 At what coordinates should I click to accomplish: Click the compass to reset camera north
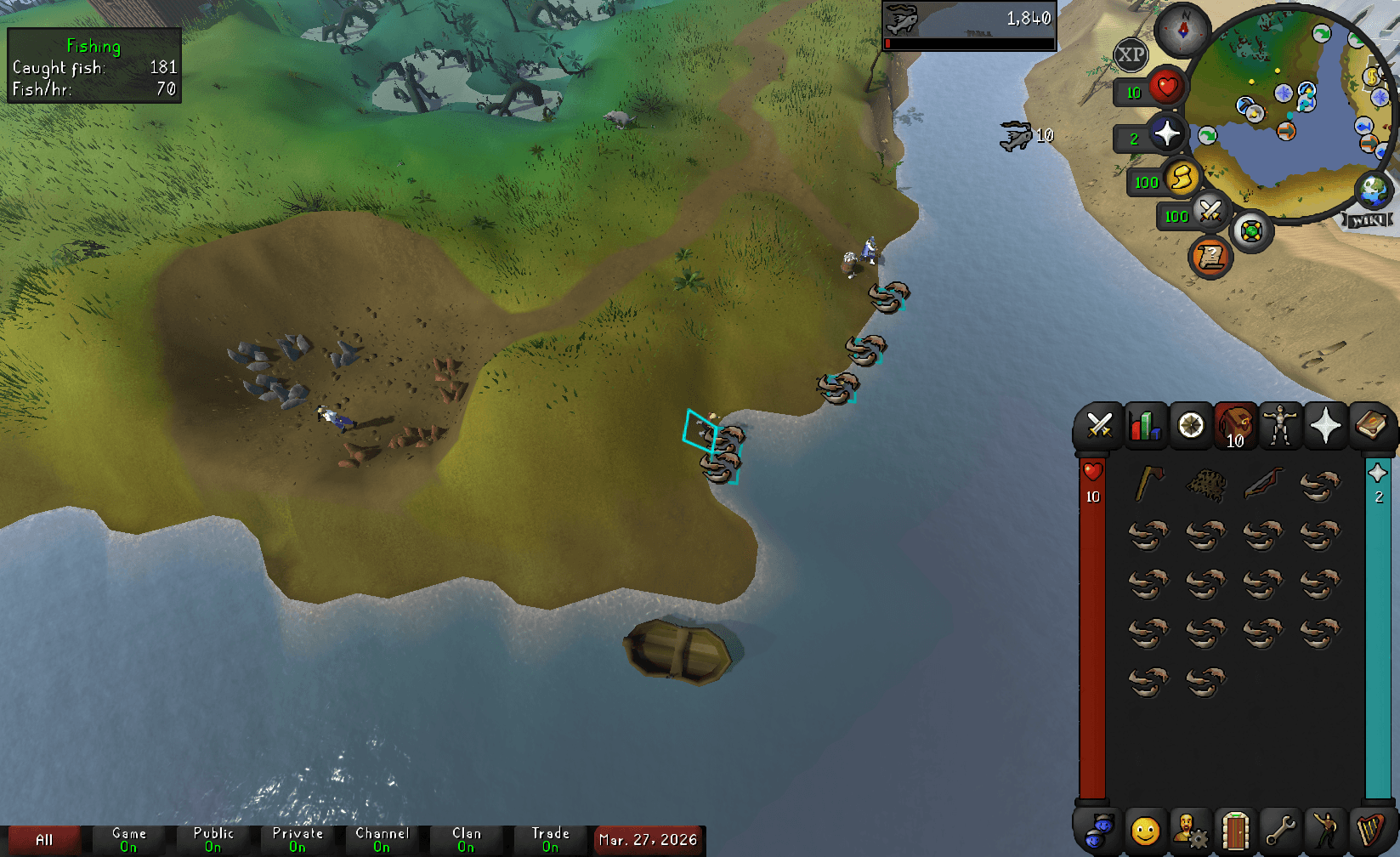(x=1182, y=30)
